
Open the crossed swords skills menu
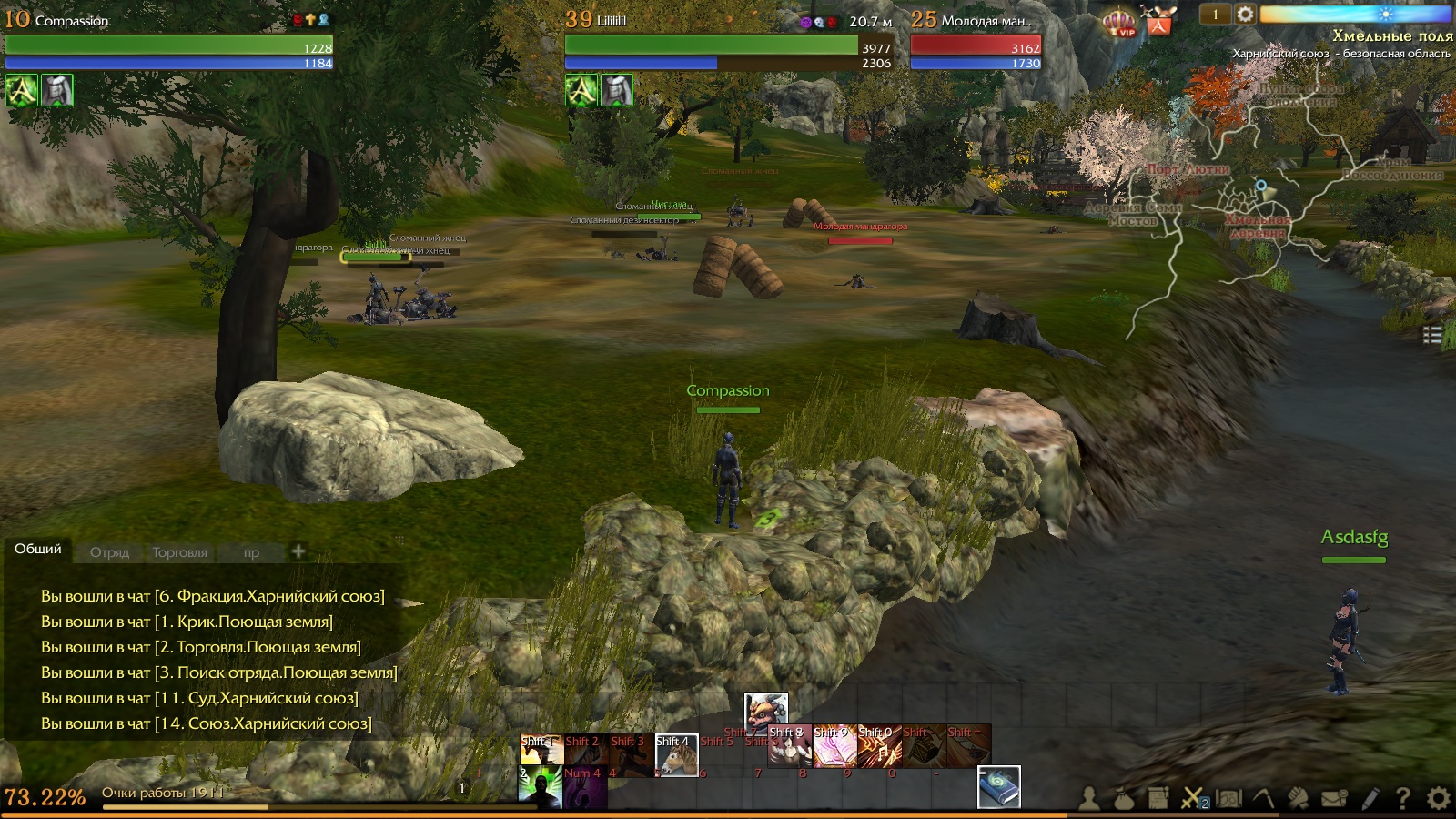1192,799
